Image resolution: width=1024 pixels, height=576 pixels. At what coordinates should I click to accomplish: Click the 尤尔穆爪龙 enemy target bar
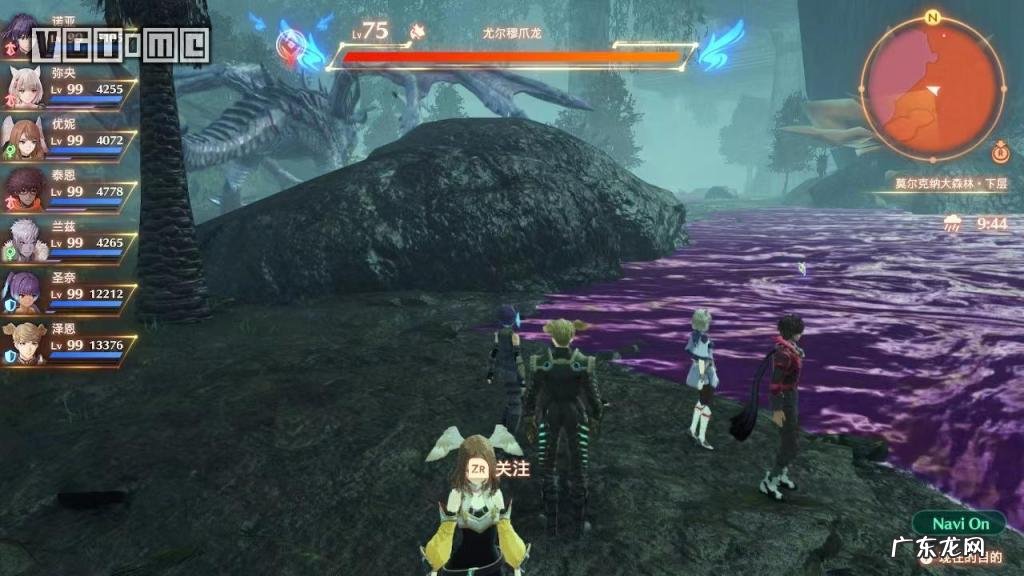pyautogui.click(x=511, y=57)
